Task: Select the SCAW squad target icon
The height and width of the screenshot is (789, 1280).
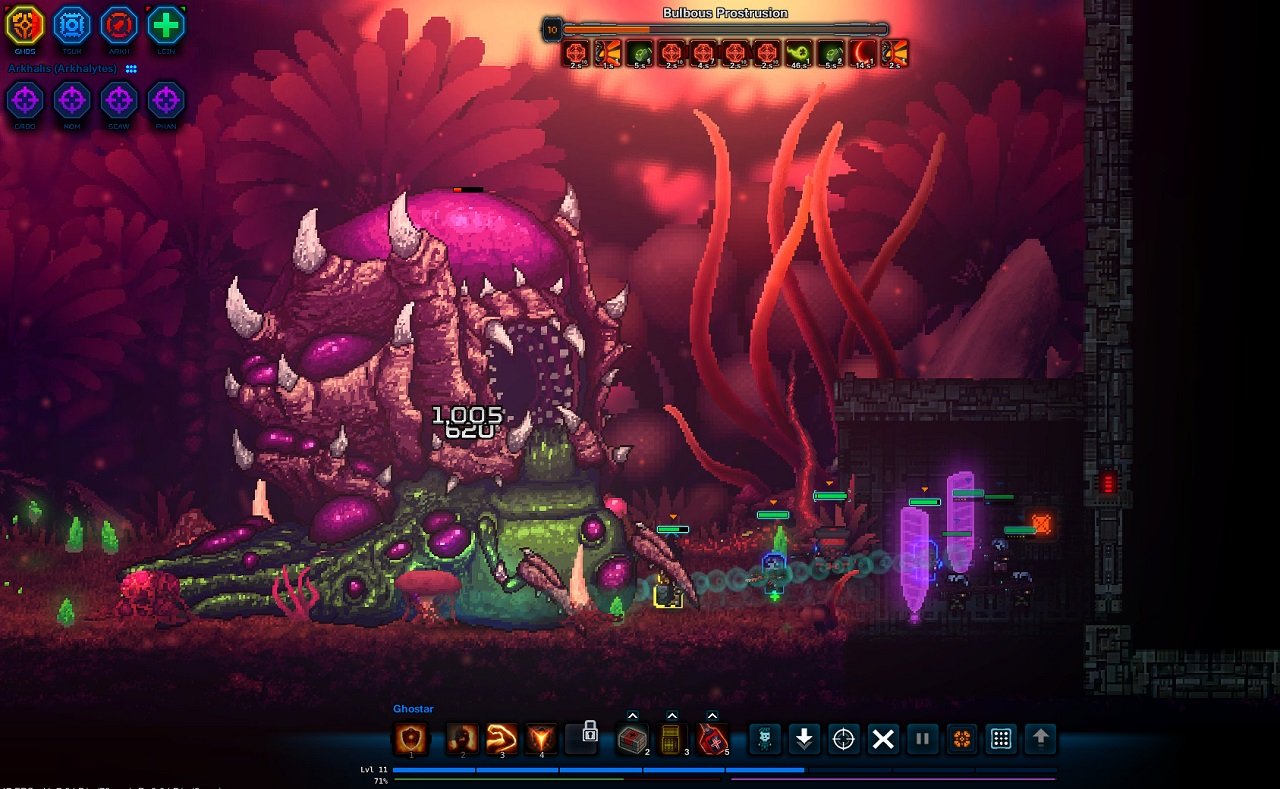Action: (118, 101)
